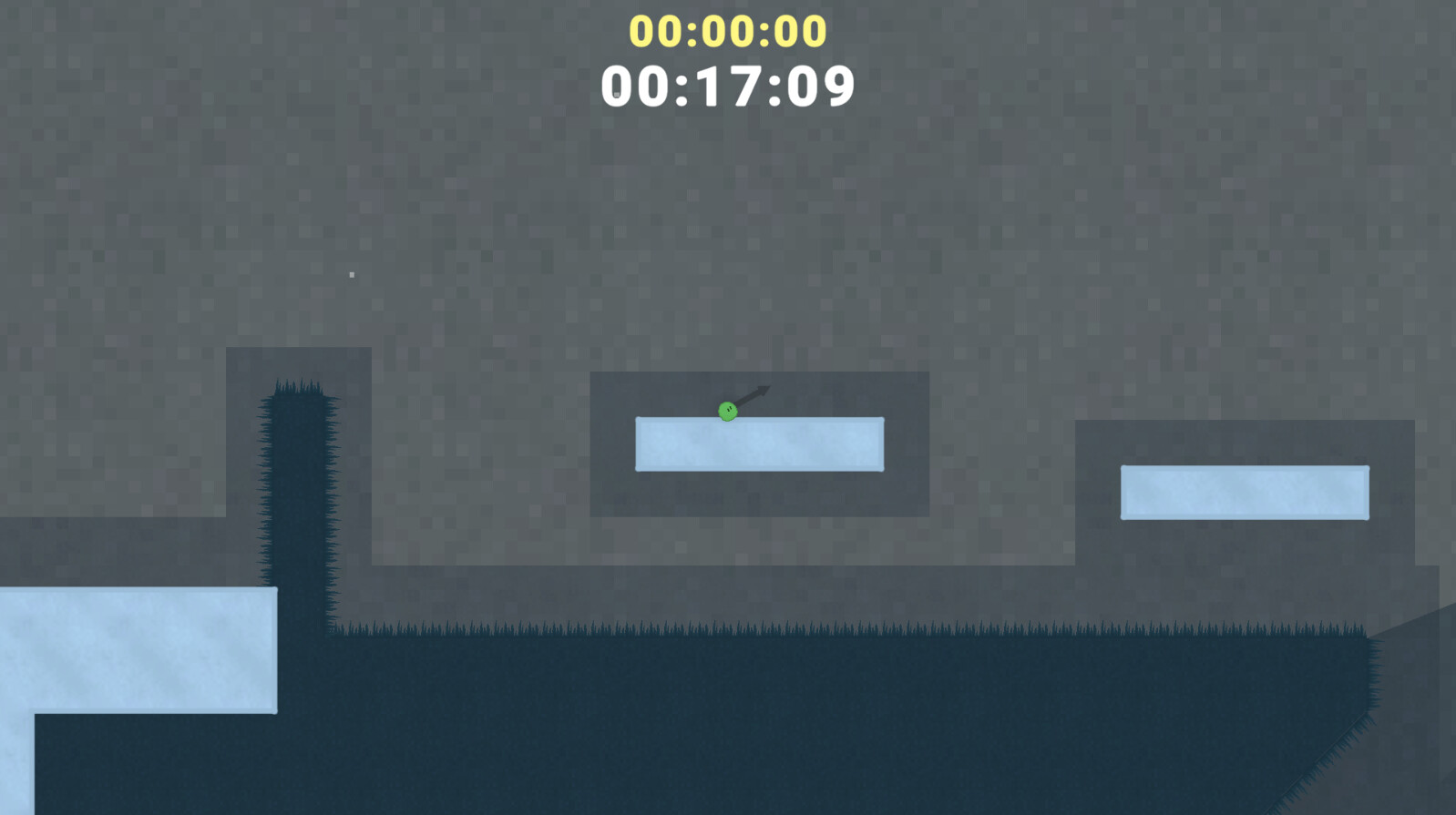Click the aiming arrow above the player

(749, 397)
